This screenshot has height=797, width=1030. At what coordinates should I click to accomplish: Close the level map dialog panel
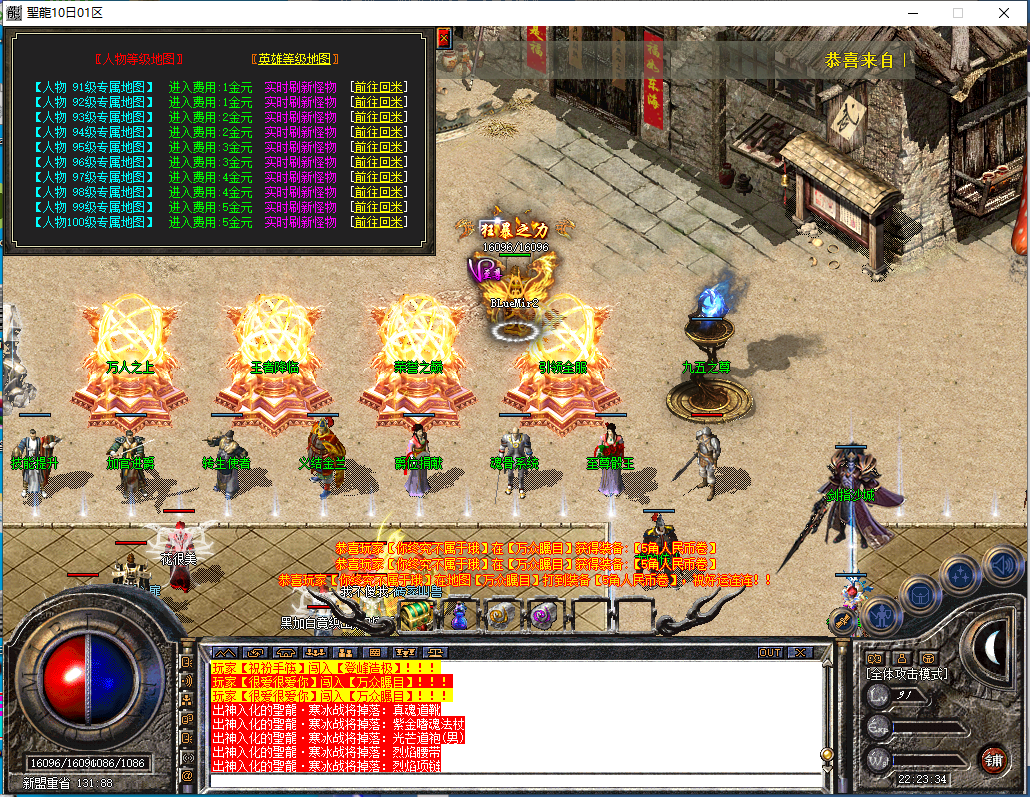click(444, 39)
